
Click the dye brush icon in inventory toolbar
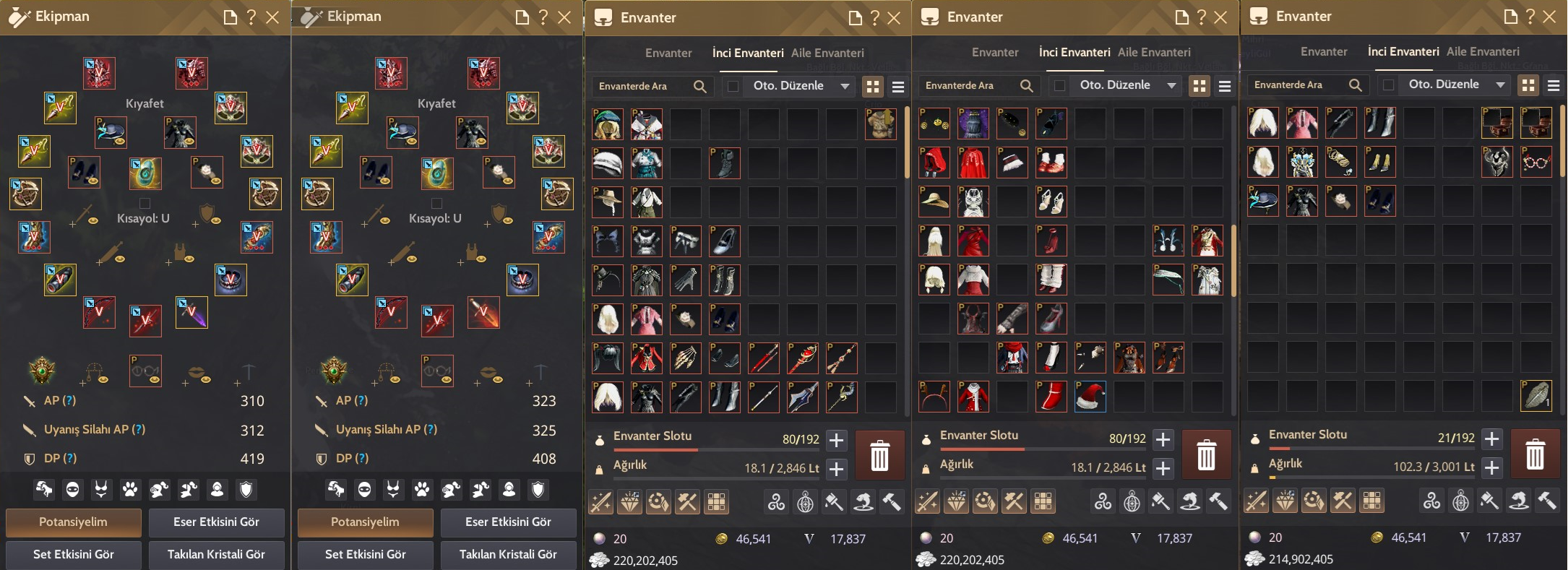coord(833,501)
